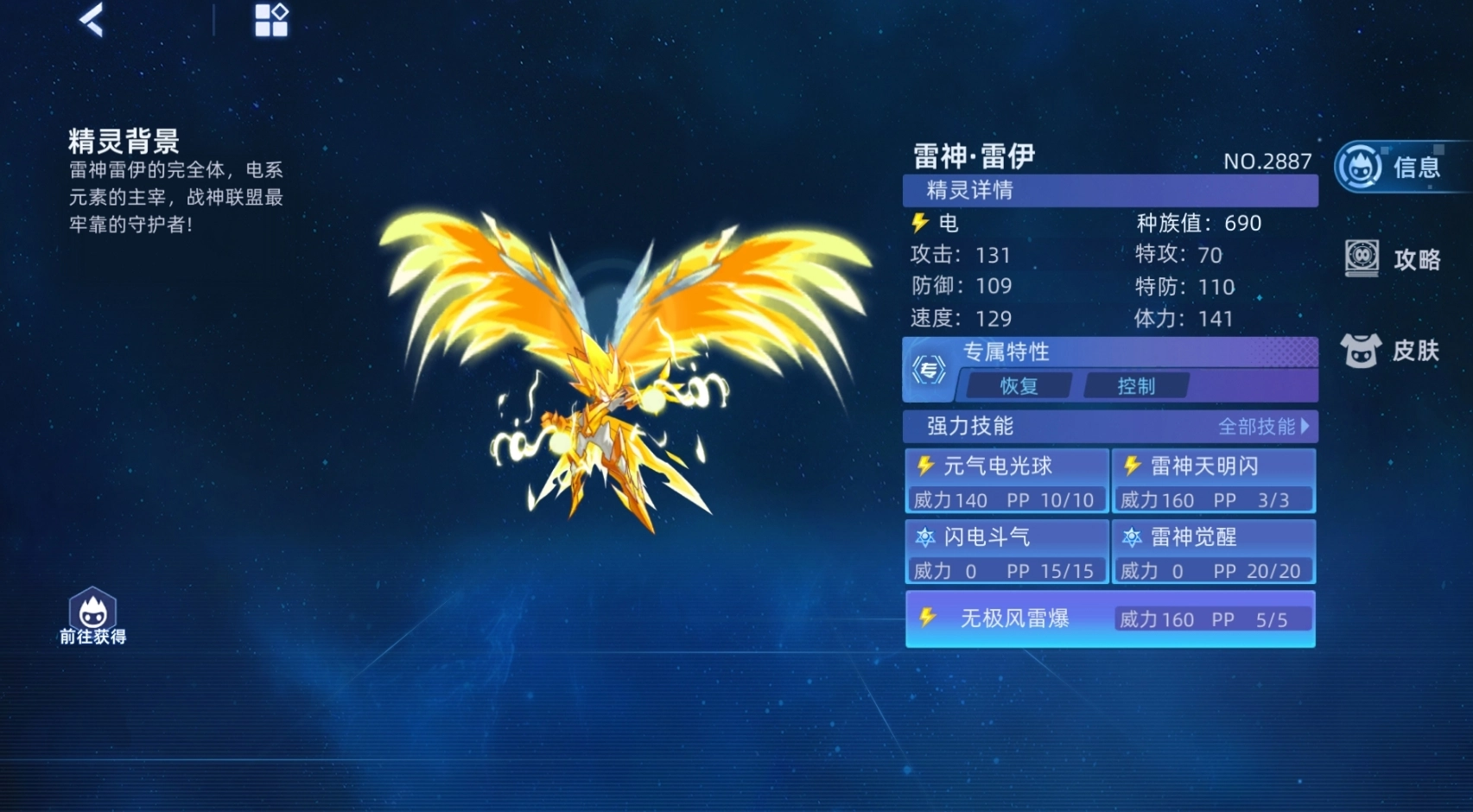This screenshot has height=812, width=1473.
Task: Select the 控制 trait tag
Action: pos(1136,386)
